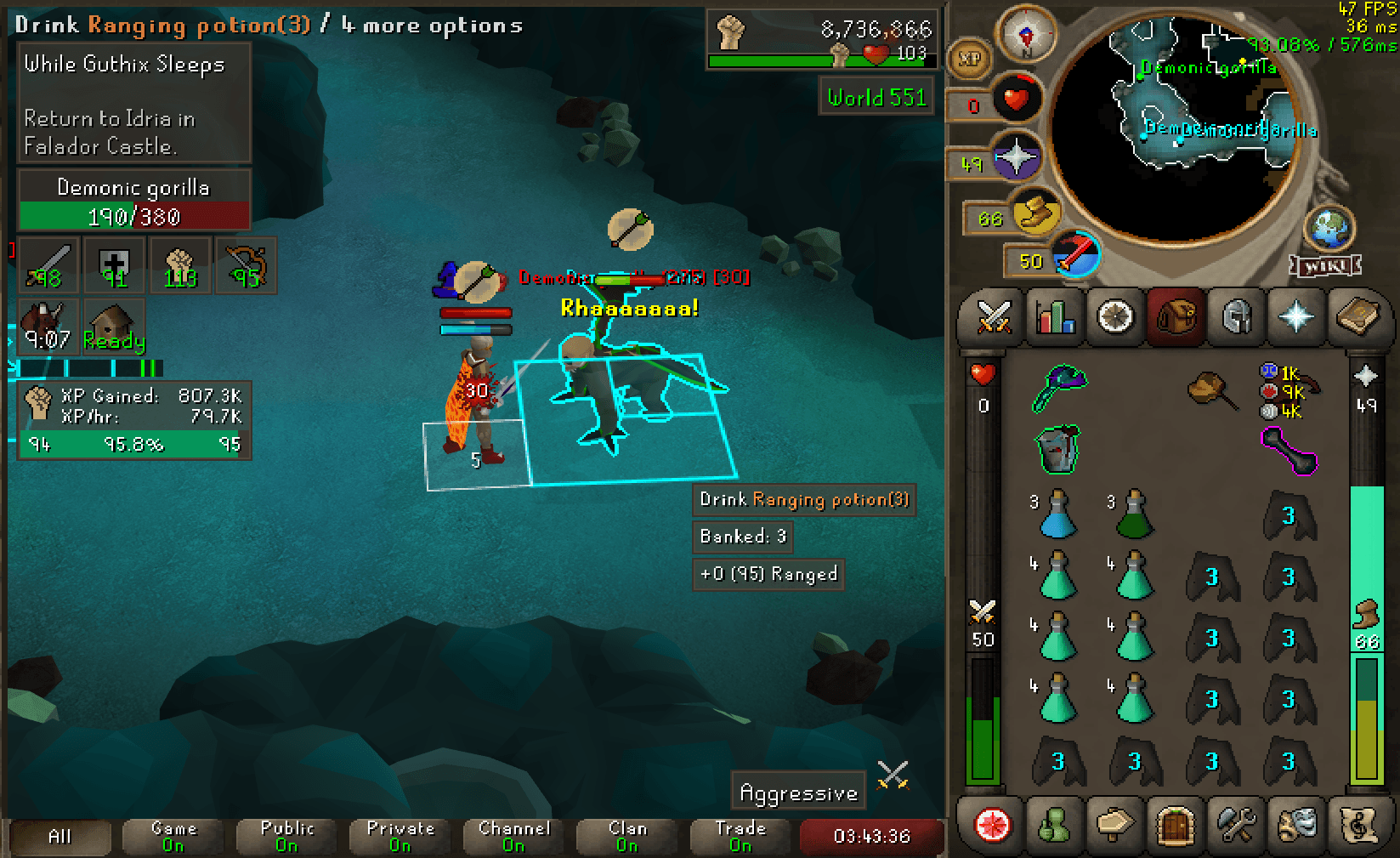The image size is (1400, 858).
Task: Open the Friends list tab
Action: [x=1054, y=827]
